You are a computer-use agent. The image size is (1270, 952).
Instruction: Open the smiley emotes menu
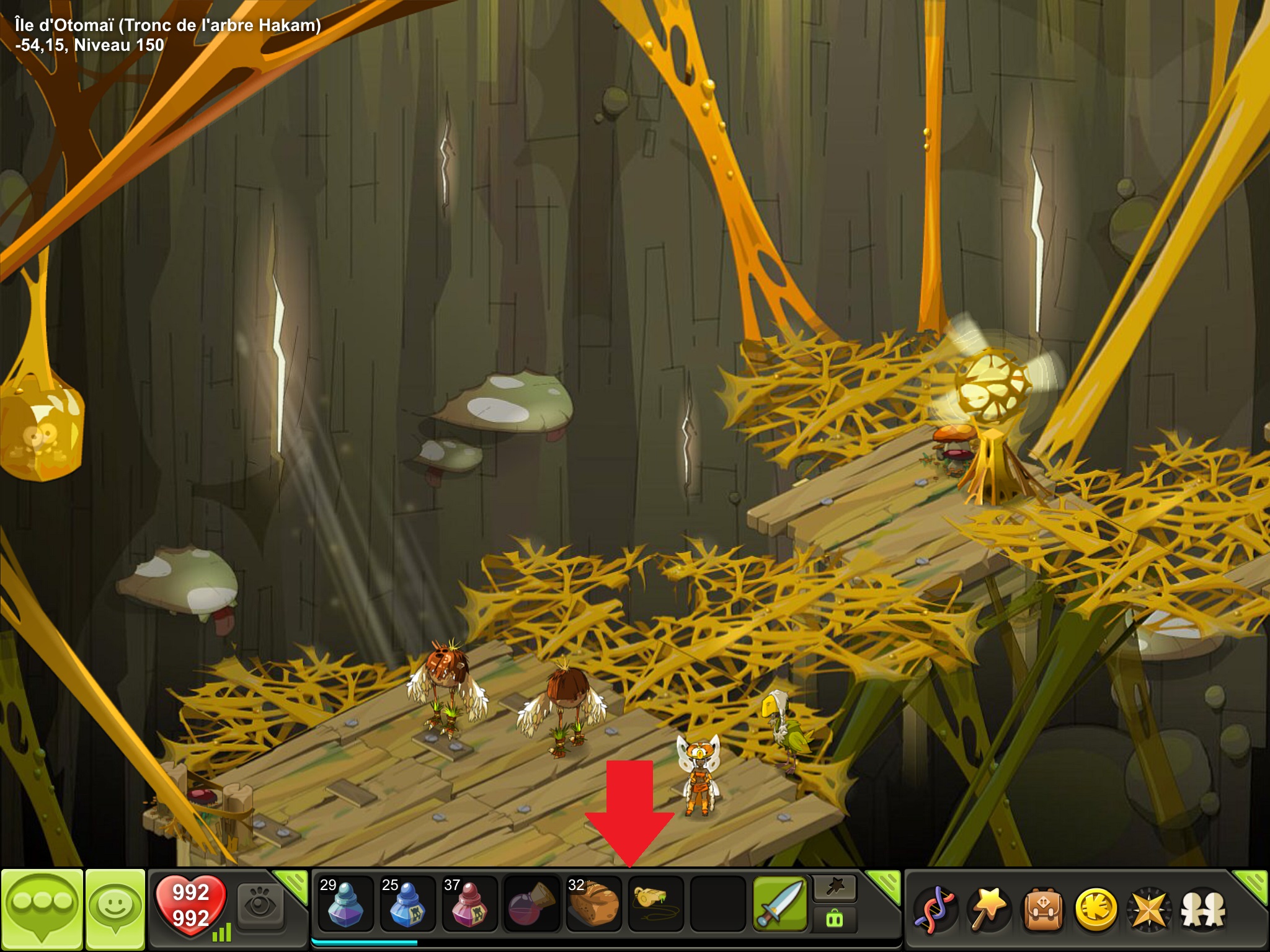(x=115, y=909)
